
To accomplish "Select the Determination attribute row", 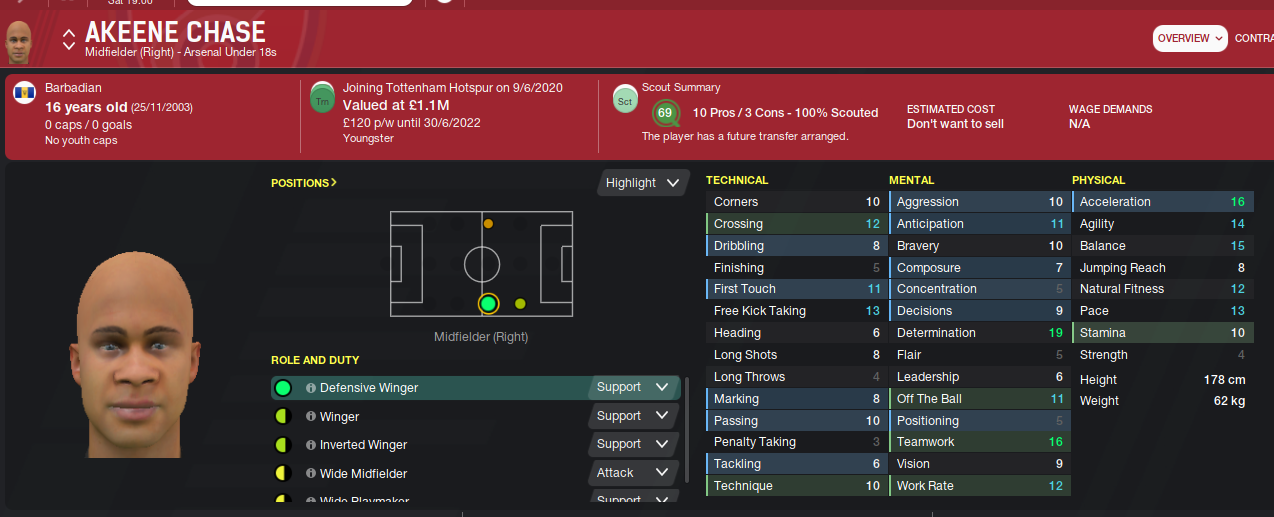I will coord(977,333).
